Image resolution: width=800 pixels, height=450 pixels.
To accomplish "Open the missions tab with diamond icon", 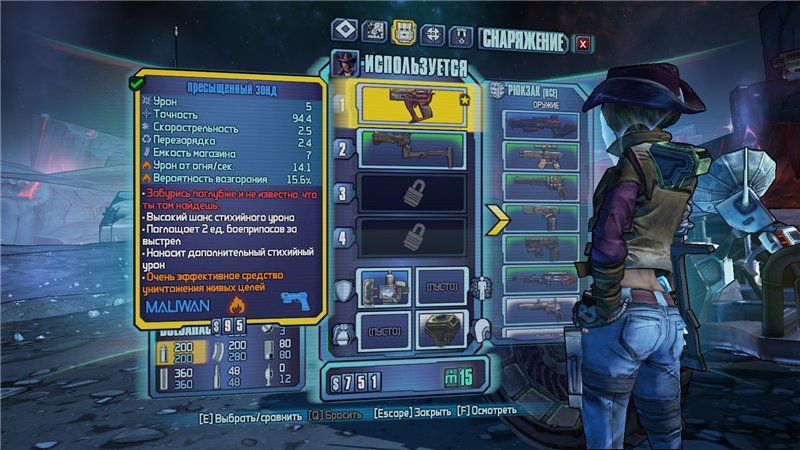I will [344, 32].
